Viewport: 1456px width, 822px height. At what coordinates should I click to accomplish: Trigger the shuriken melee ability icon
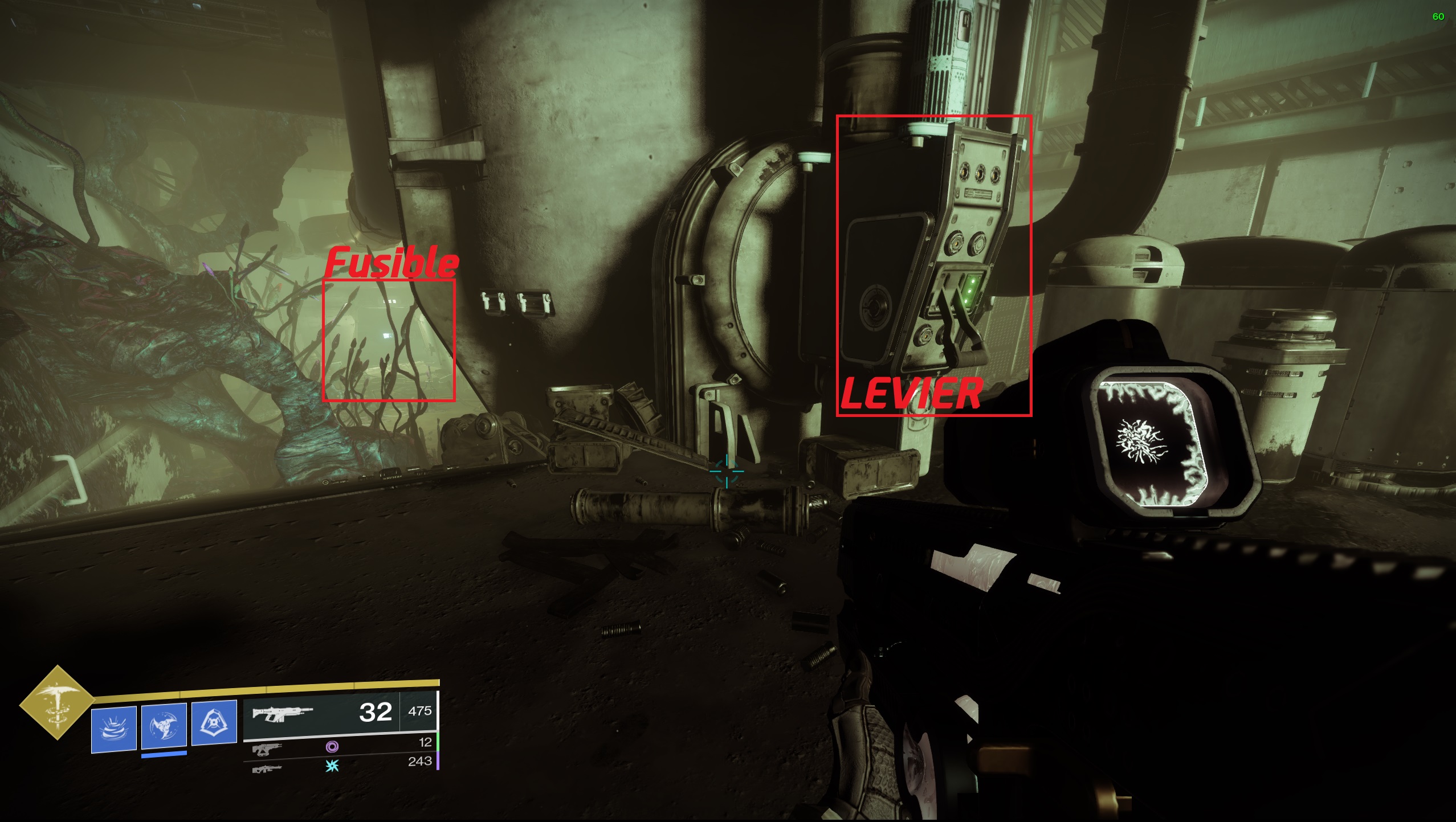pos(164,726)
